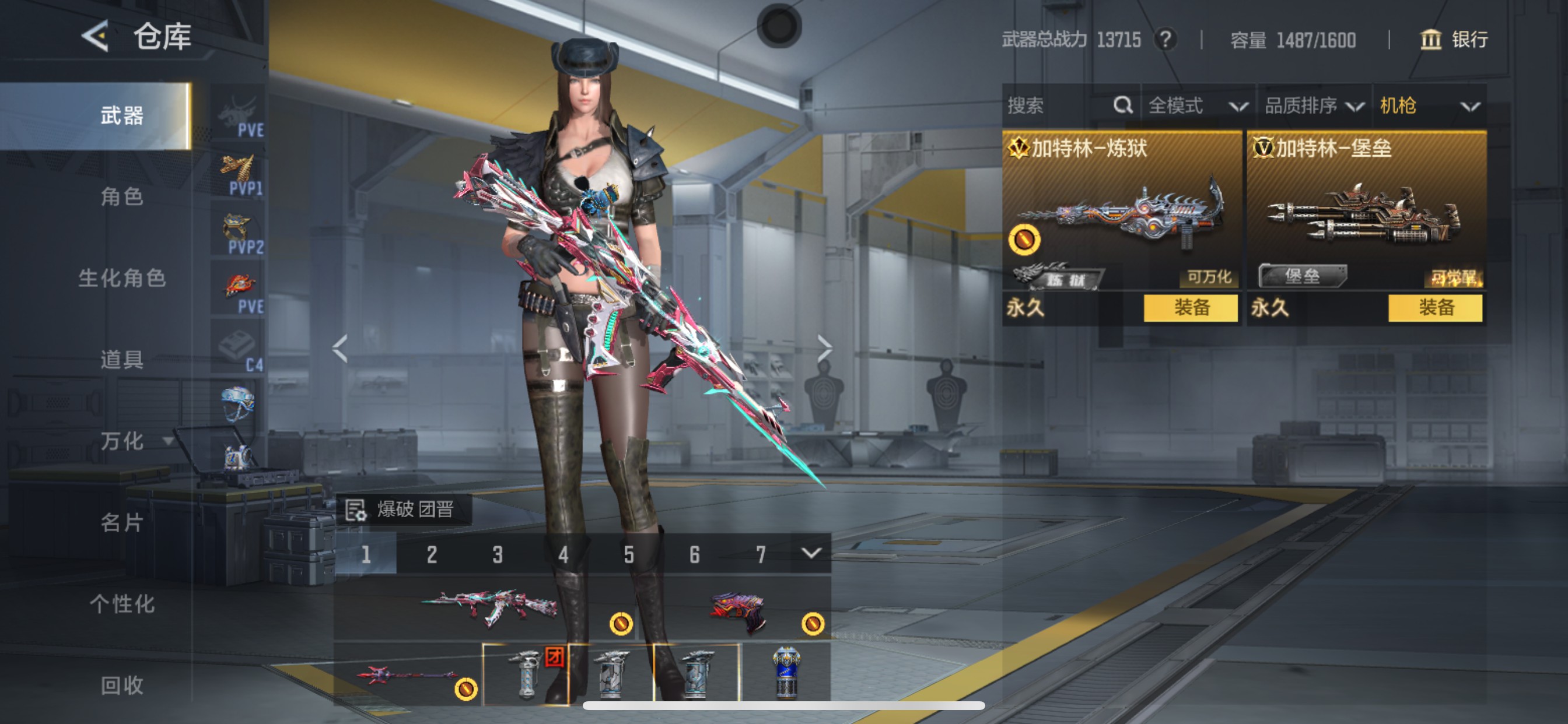Image resolution: width=1568 pixels, height=724 pixels.
Task: Expand the 万化 menu entry
Action: [x=131, y=441]
